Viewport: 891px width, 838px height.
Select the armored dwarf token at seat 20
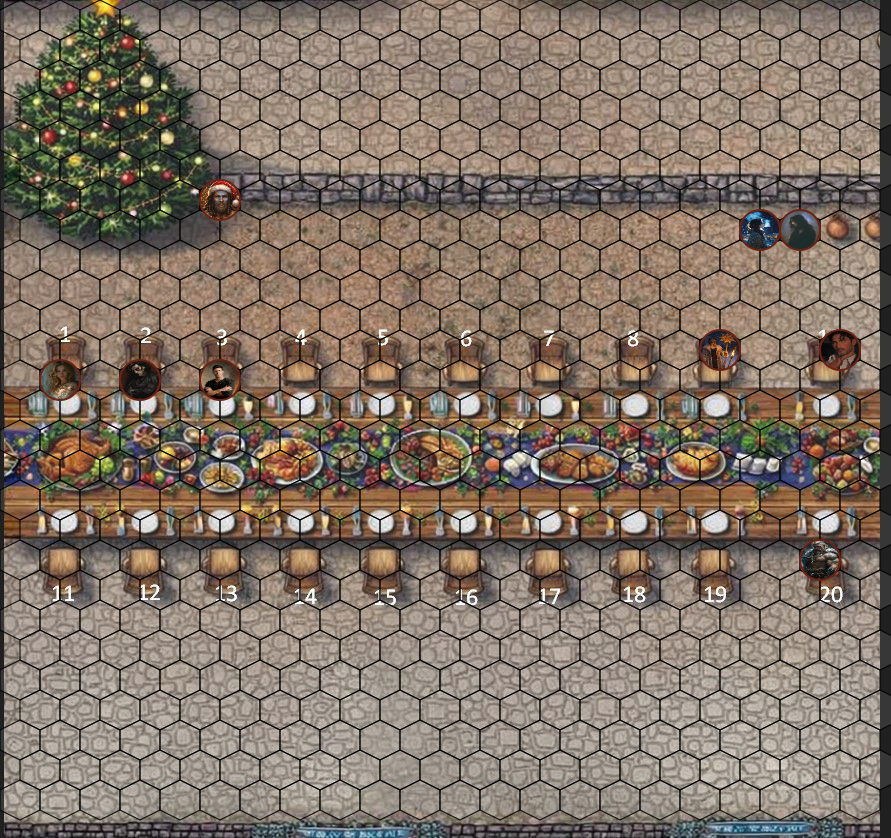(x=822, y=560)
